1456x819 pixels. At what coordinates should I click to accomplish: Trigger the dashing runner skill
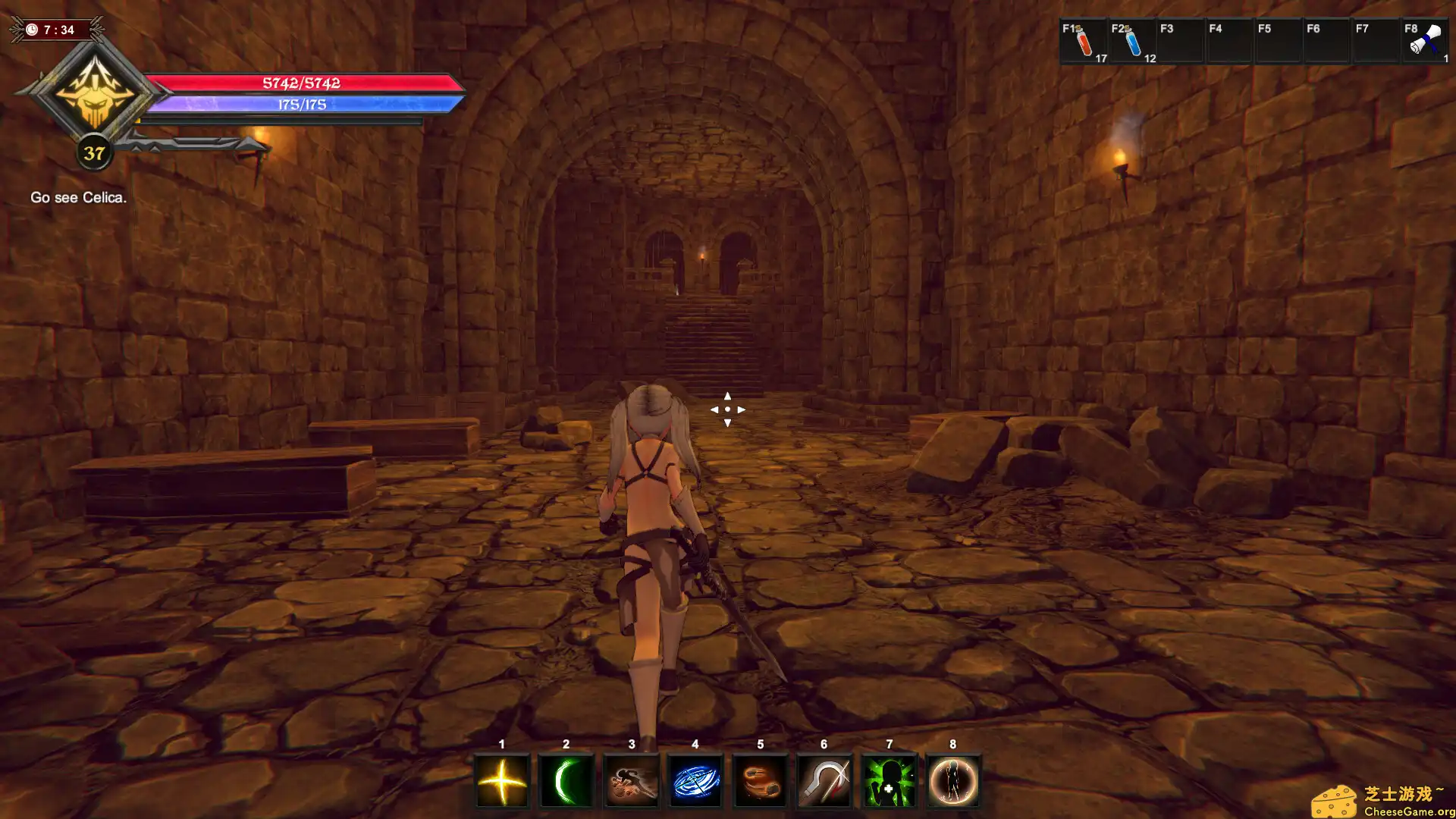coord(631,781)
